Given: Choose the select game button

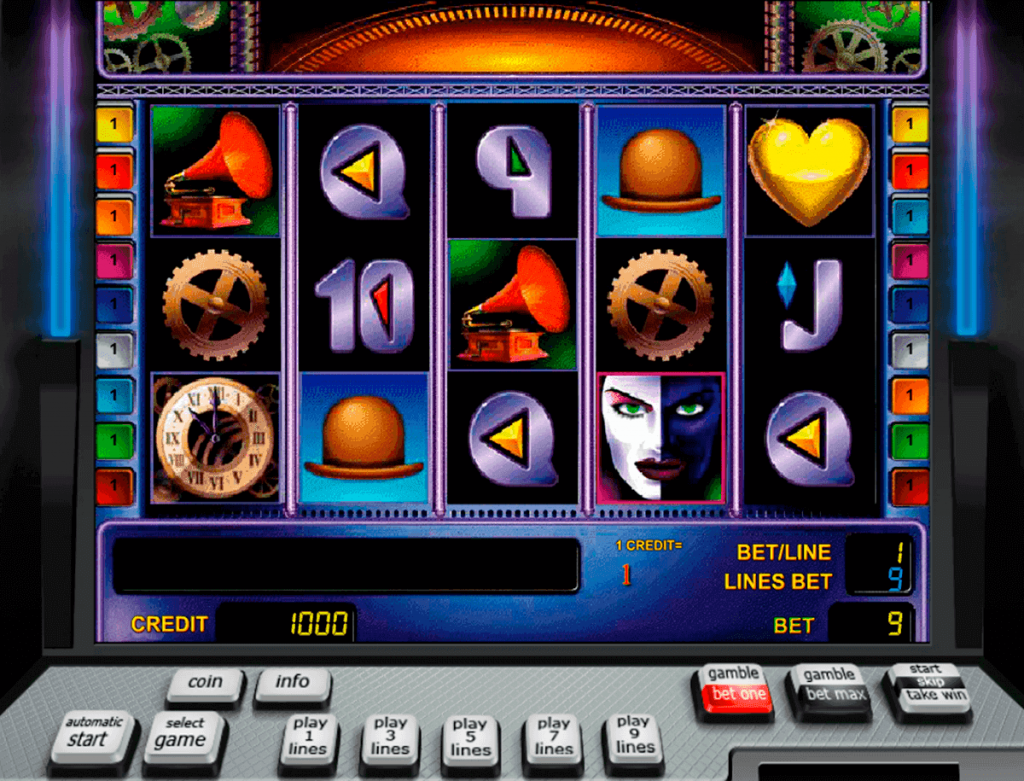Looking at the screenshot, I should click(x=184, y=737).
